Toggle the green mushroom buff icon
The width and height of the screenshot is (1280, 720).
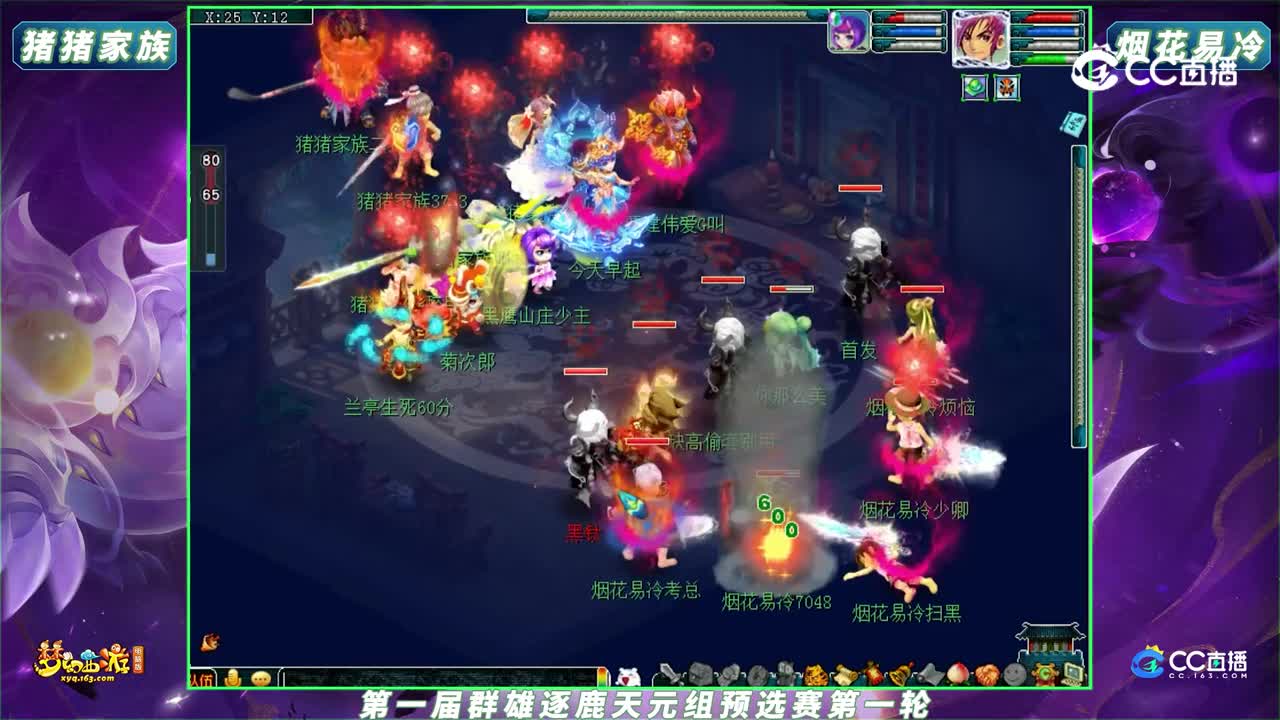click(974, 87)
